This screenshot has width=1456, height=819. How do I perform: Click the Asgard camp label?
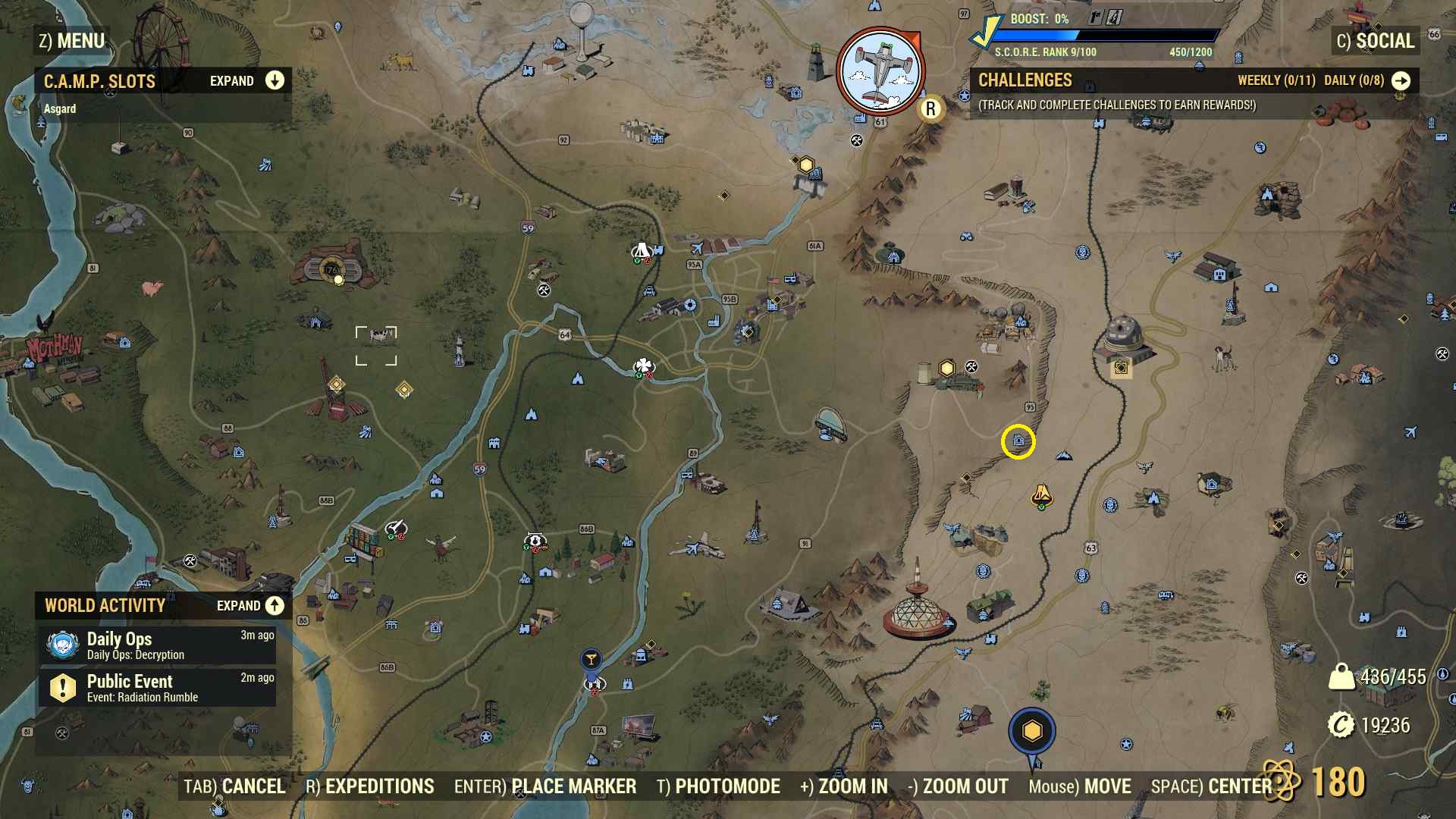(x=60, y=108)
